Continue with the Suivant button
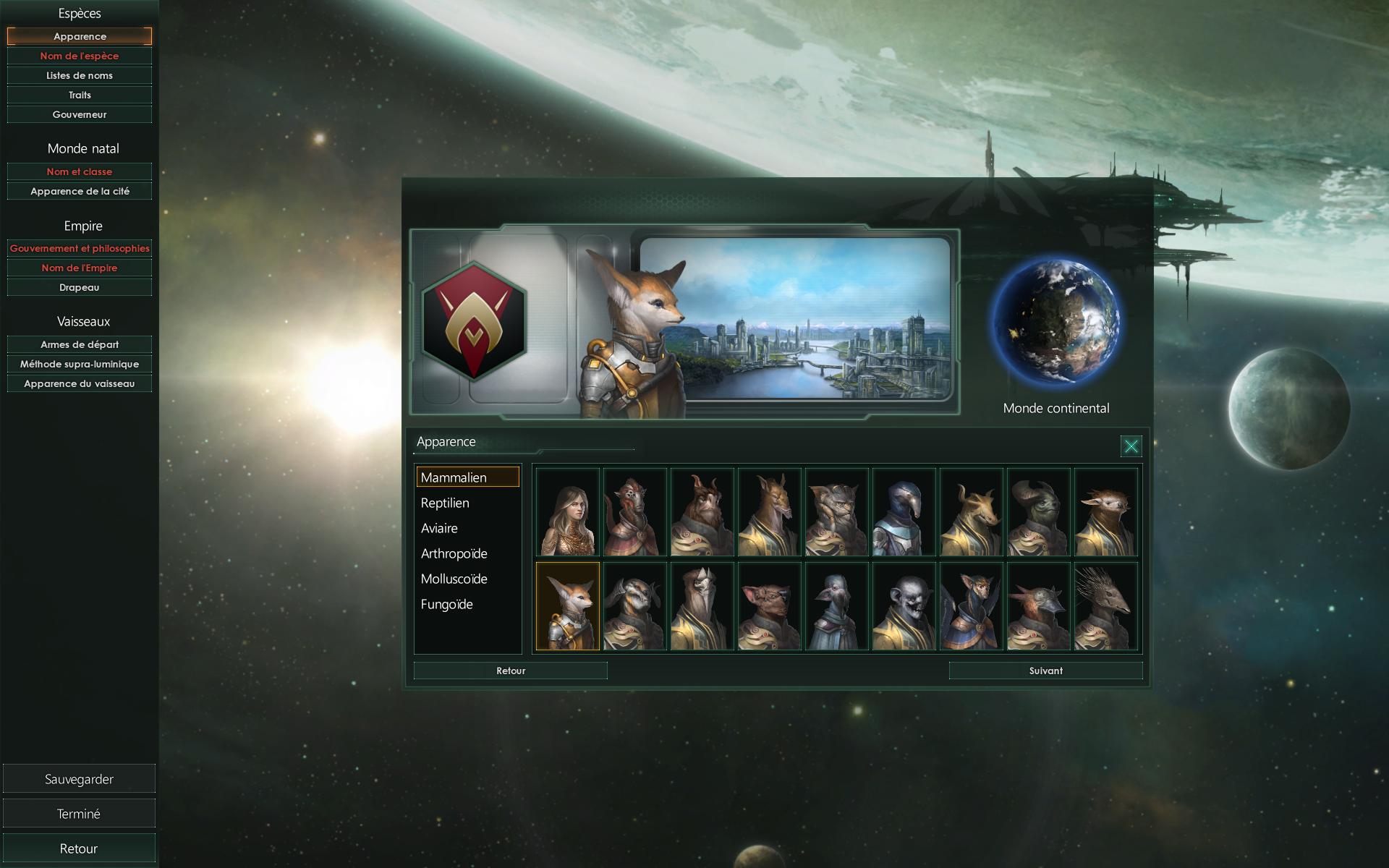This screenshot has width=1389, height=868. pyautogui.click(x=1045, y=671)
